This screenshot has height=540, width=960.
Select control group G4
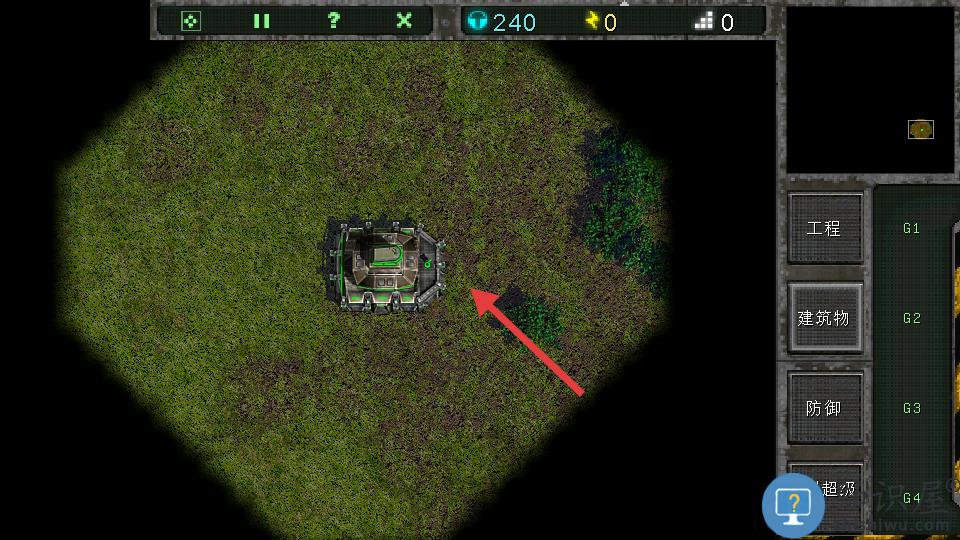coord(911,497)
